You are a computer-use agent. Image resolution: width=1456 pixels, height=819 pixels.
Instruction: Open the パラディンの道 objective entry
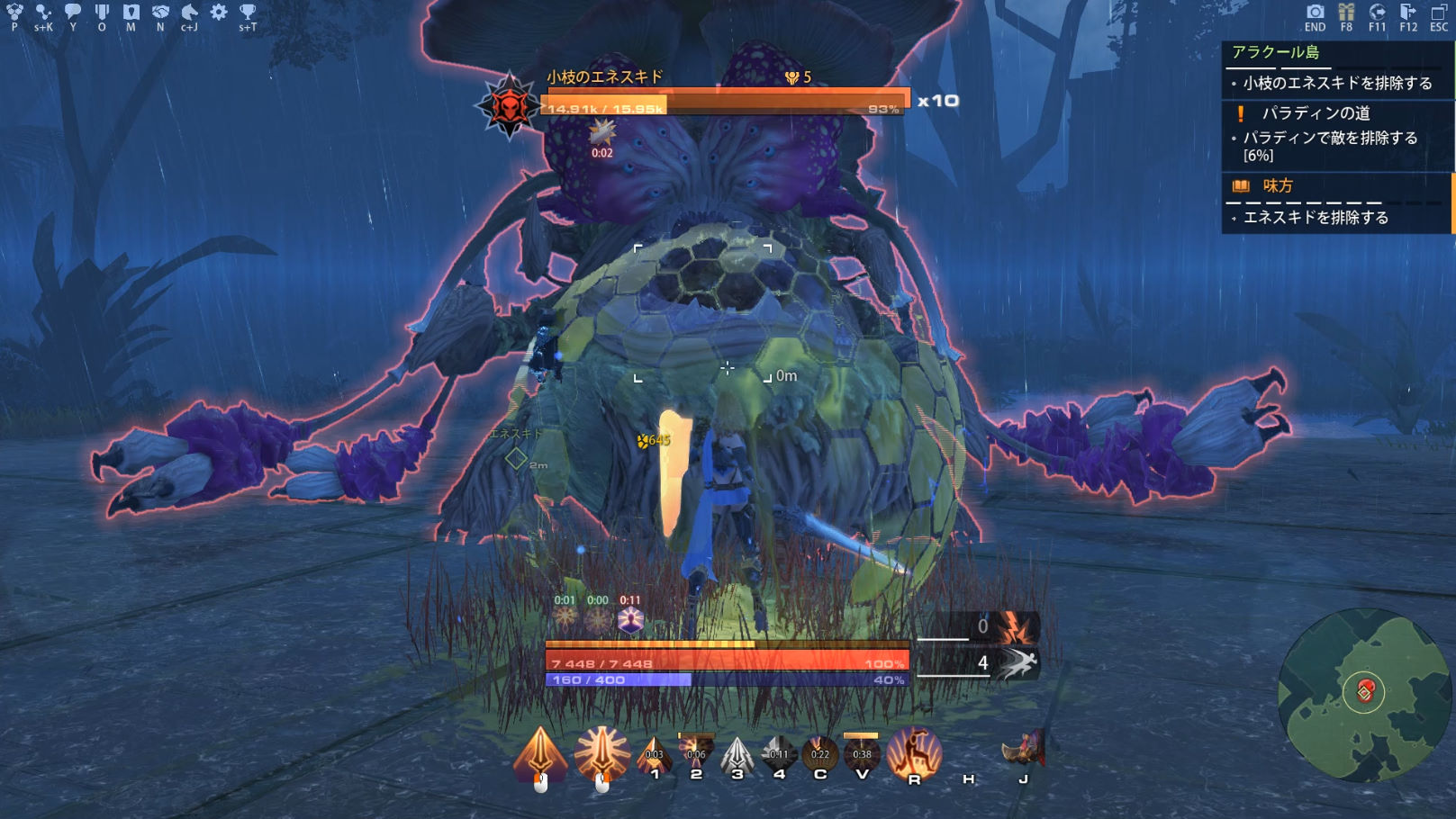[x=1316, y=113]
